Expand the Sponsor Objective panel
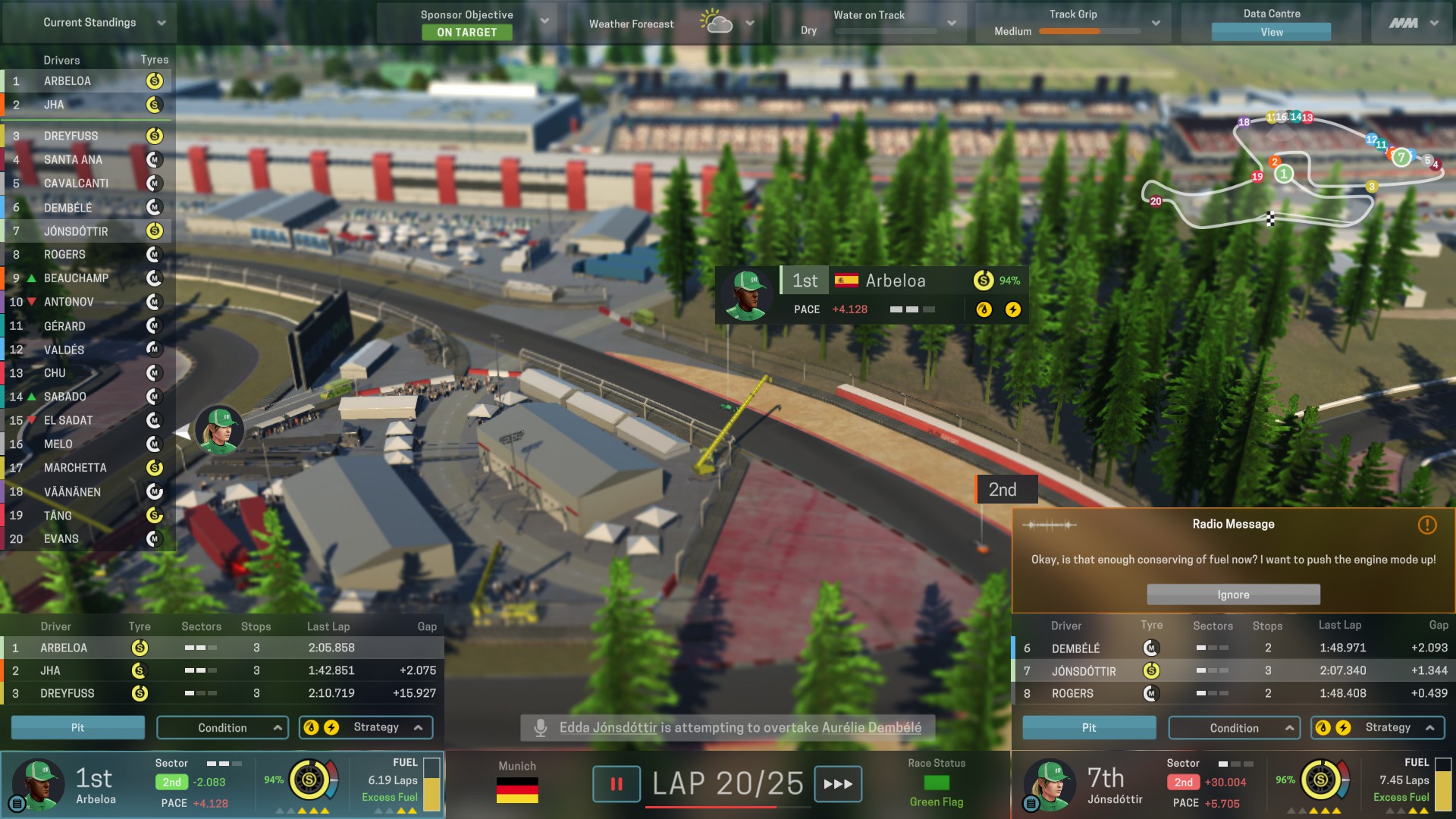The width and height of the screenshot is (1456, 819). click(544, 21)
